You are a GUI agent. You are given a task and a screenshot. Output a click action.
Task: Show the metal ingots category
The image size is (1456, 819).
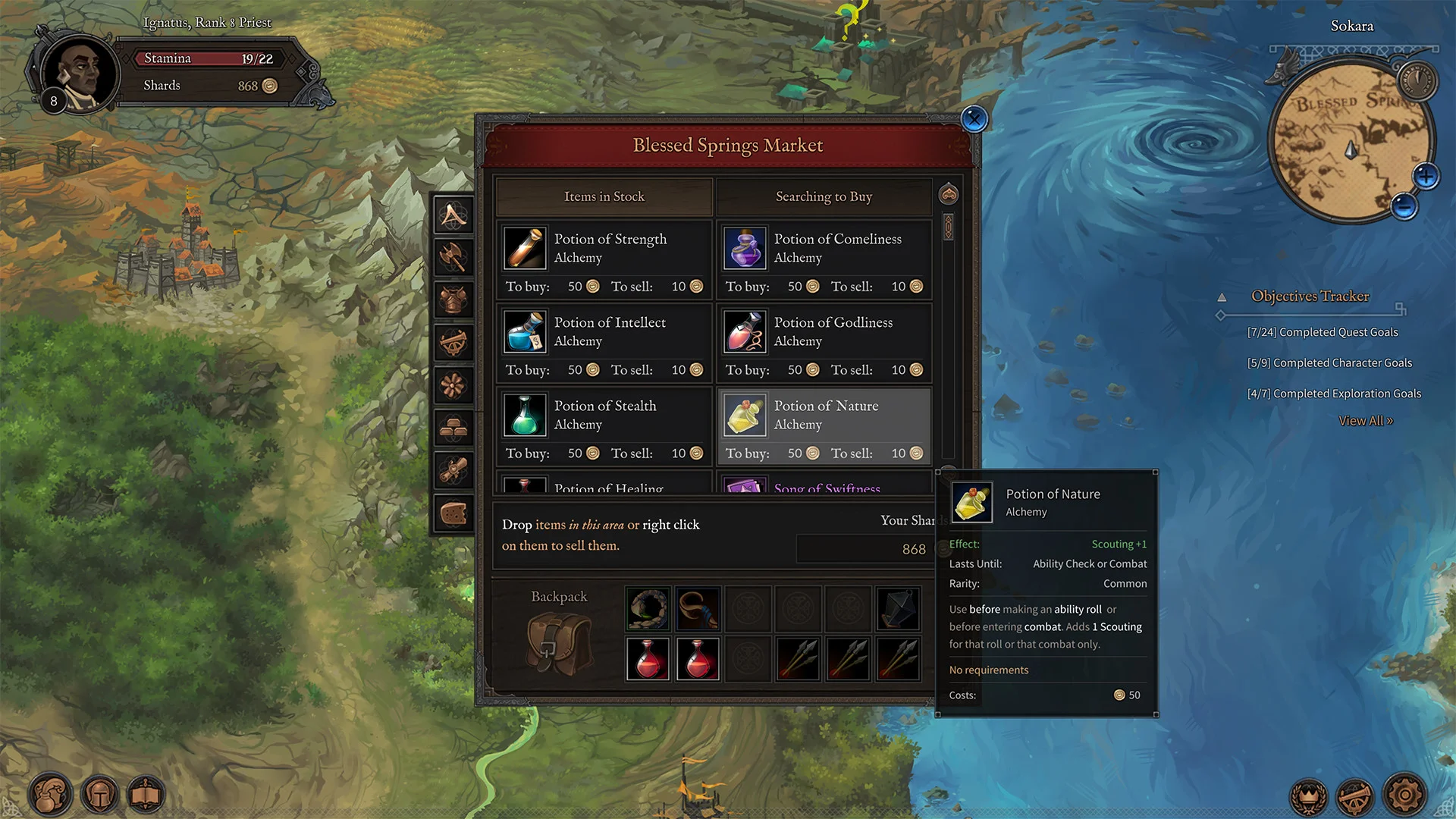[x=453, y=428]
